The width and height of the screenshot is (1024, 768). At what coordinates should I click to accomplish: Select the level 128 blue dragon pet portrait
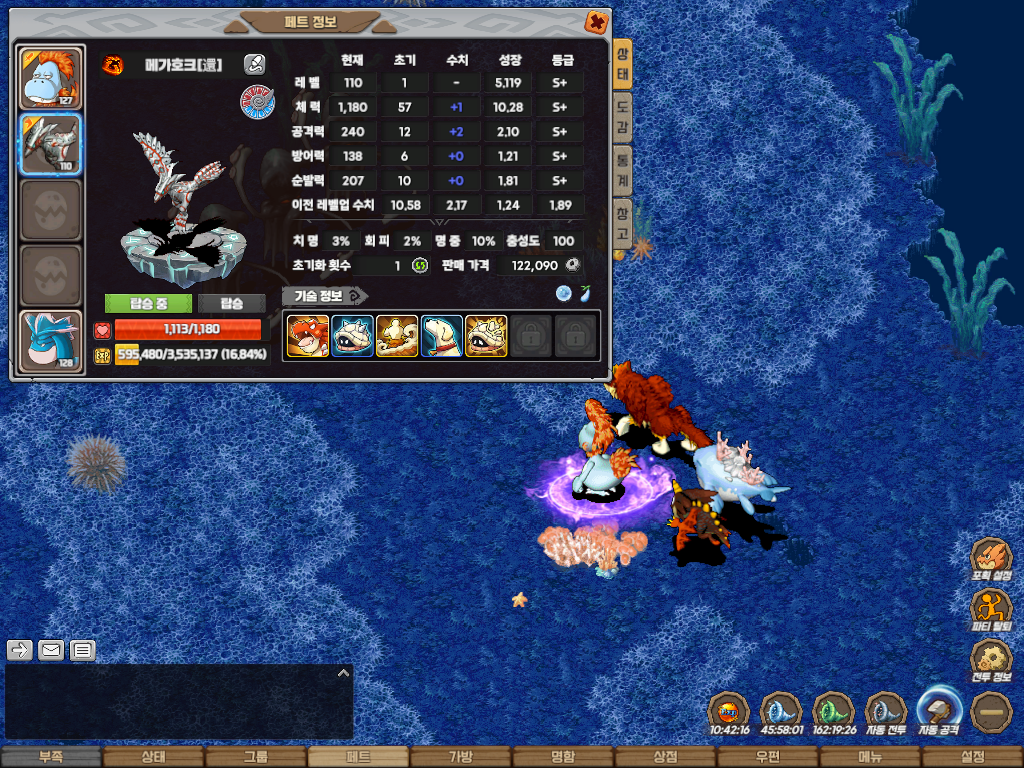(51, 342)
